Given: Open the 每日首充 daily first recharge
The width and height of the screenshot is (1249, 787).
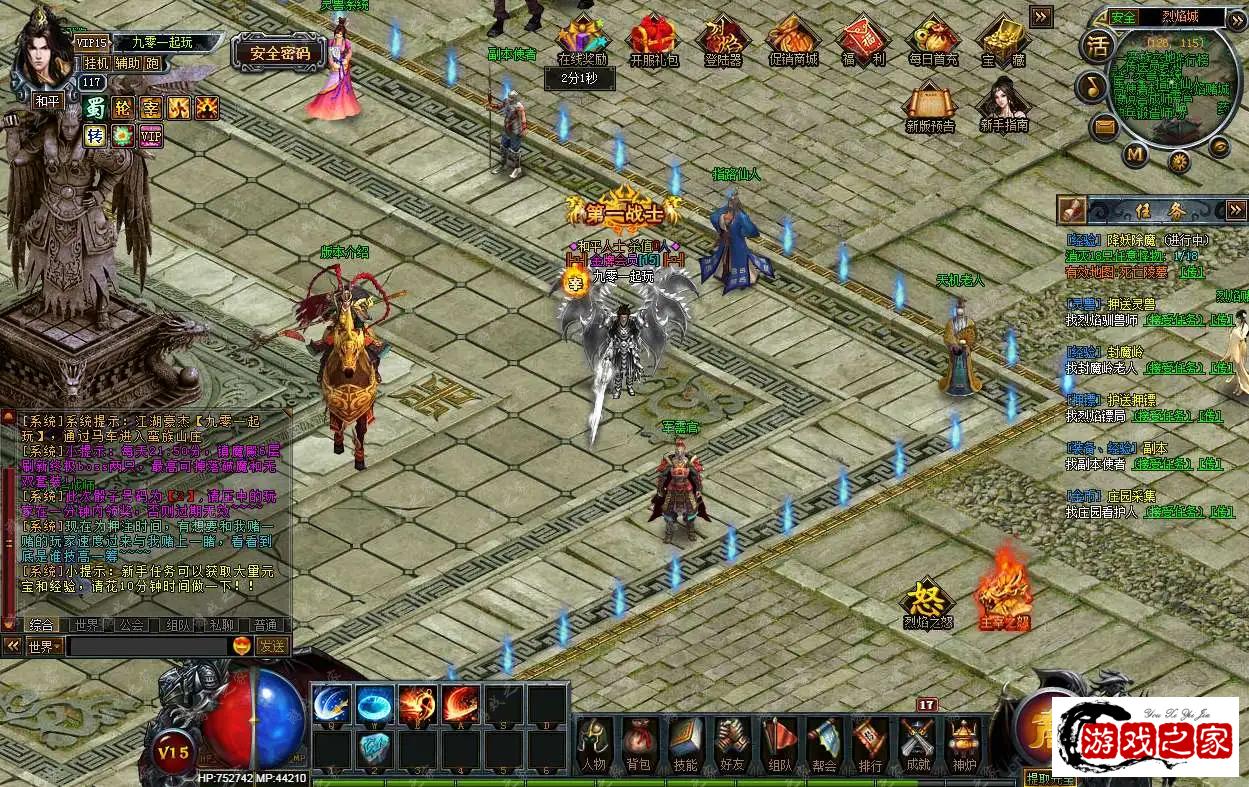Looking at the screenshot, I should pos(932,40).
